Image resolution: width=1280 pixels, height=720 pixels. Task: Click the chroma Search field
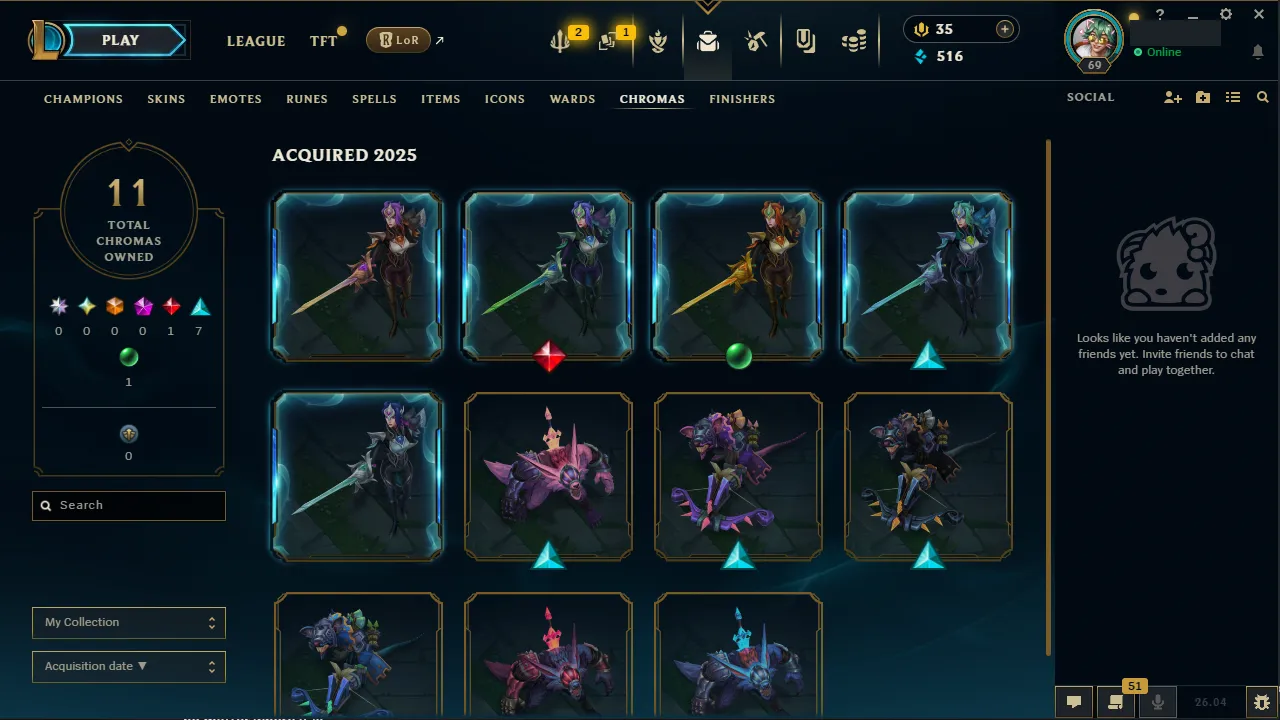pyautogui.click(x=128, y=505)
